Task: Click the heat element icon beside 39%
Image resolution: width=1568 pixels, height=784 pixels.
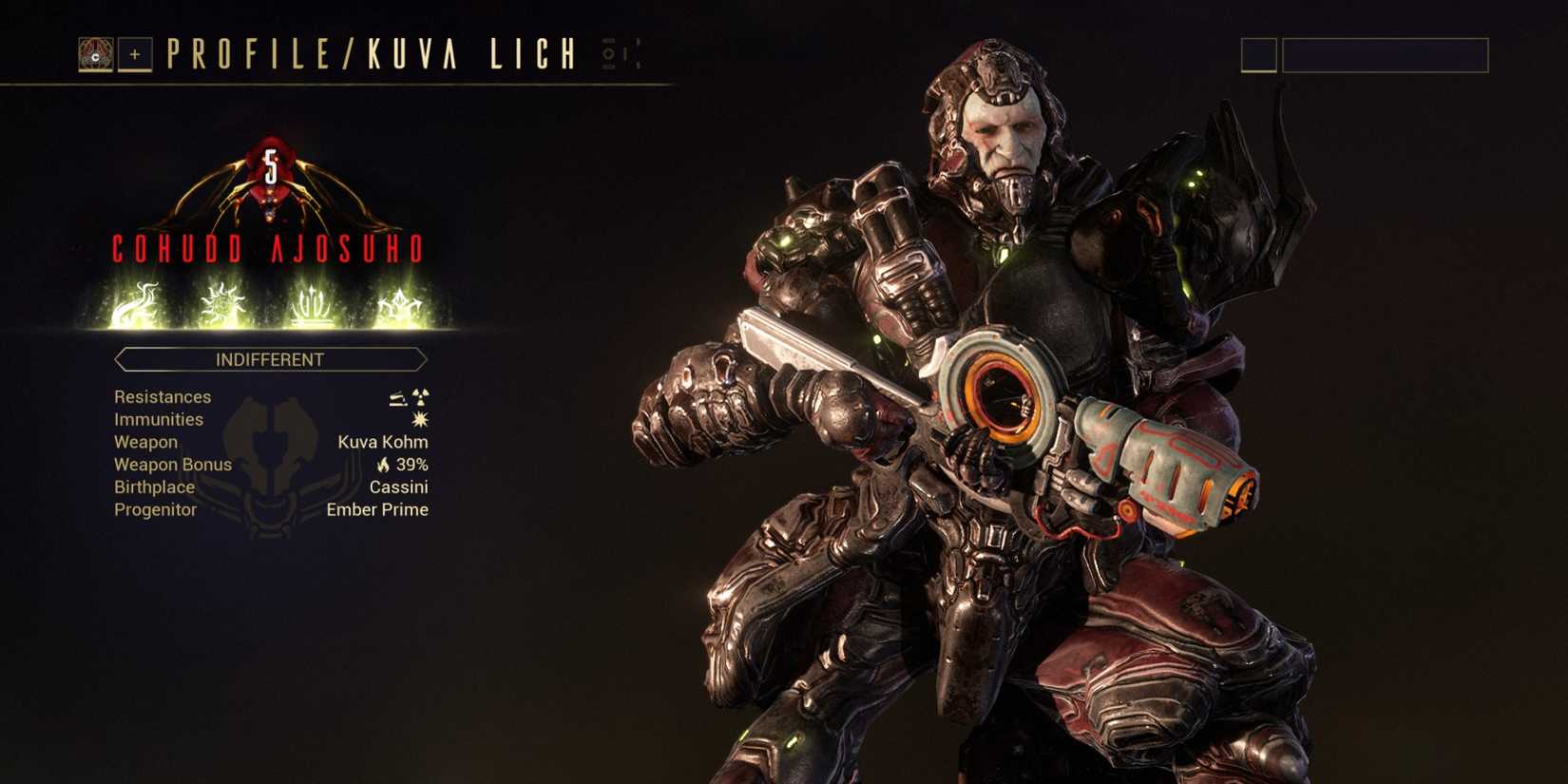Action: 384,465
